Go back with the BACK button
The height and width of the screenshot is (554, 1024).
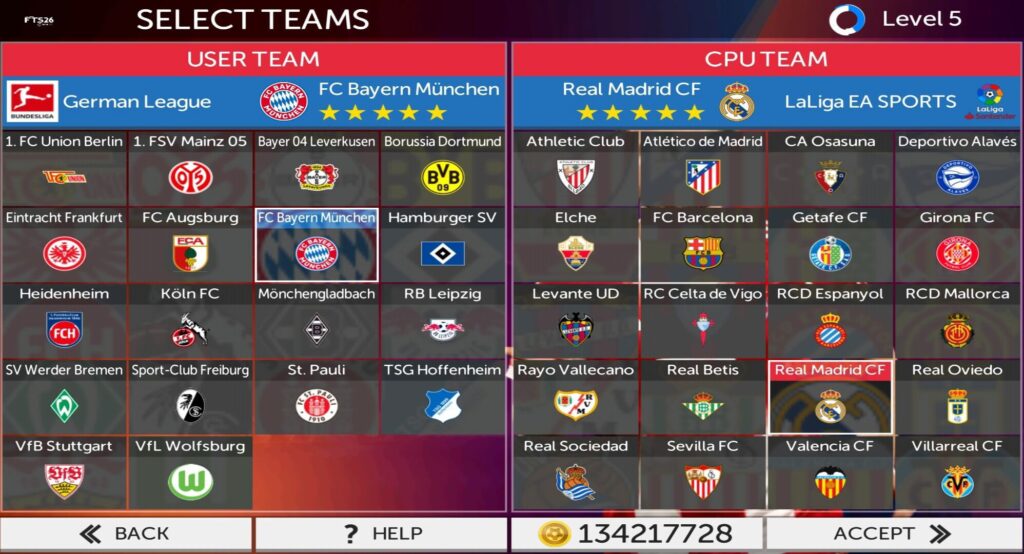(126, 534)
